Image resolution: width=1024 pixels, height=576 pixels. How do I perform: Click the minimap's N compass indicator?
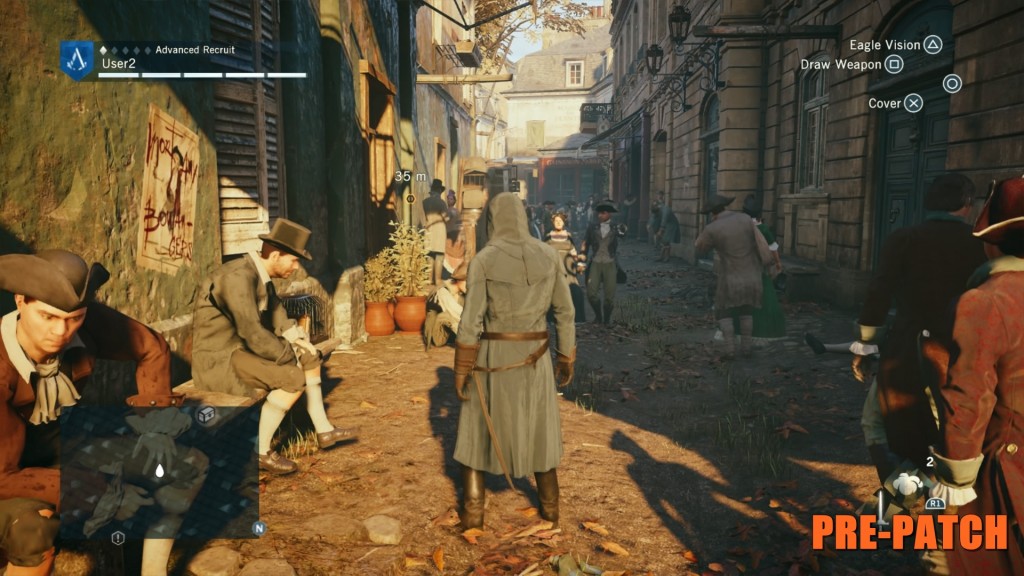point(258,528)
